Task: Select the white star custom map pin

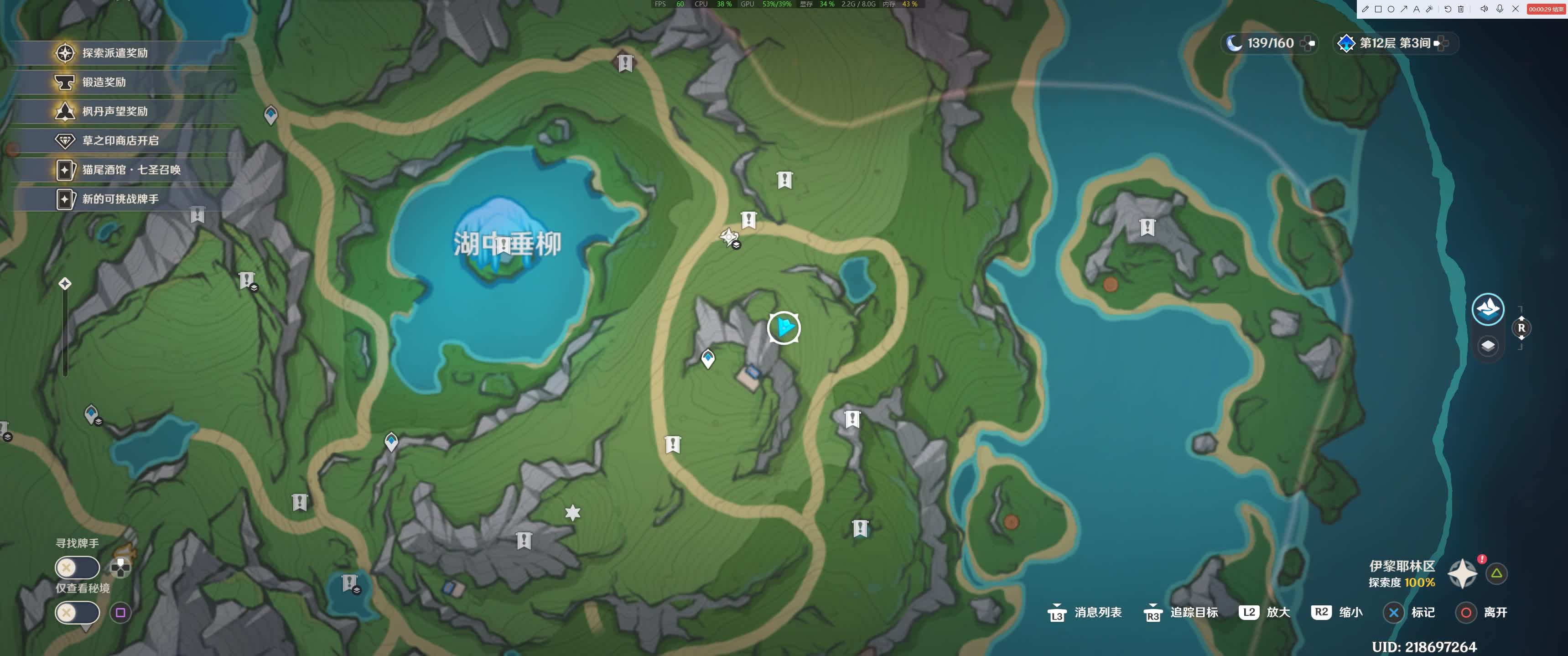Action: [572, 513]
